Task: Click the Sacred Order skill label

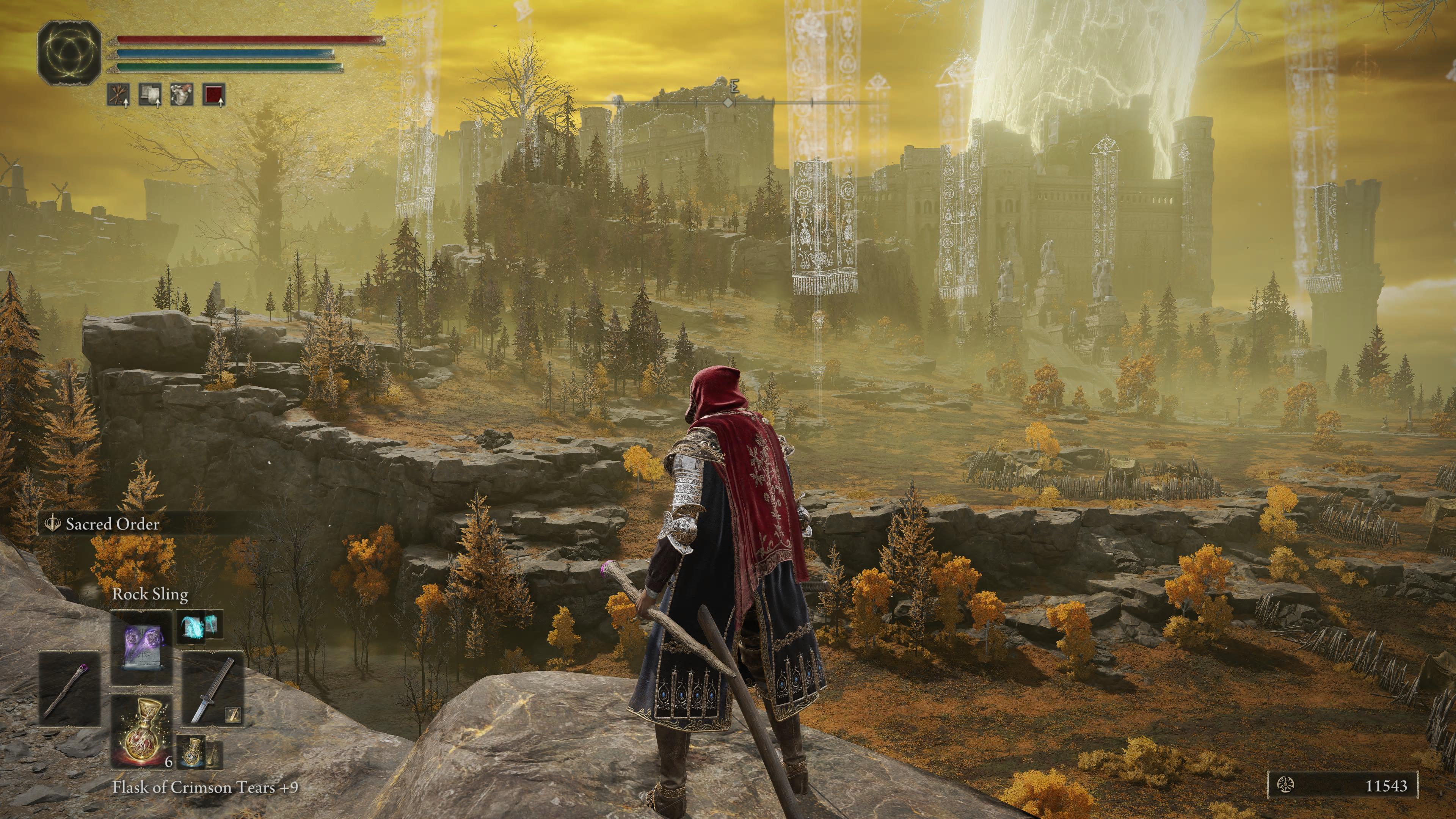Action: (x=112, y=524)
